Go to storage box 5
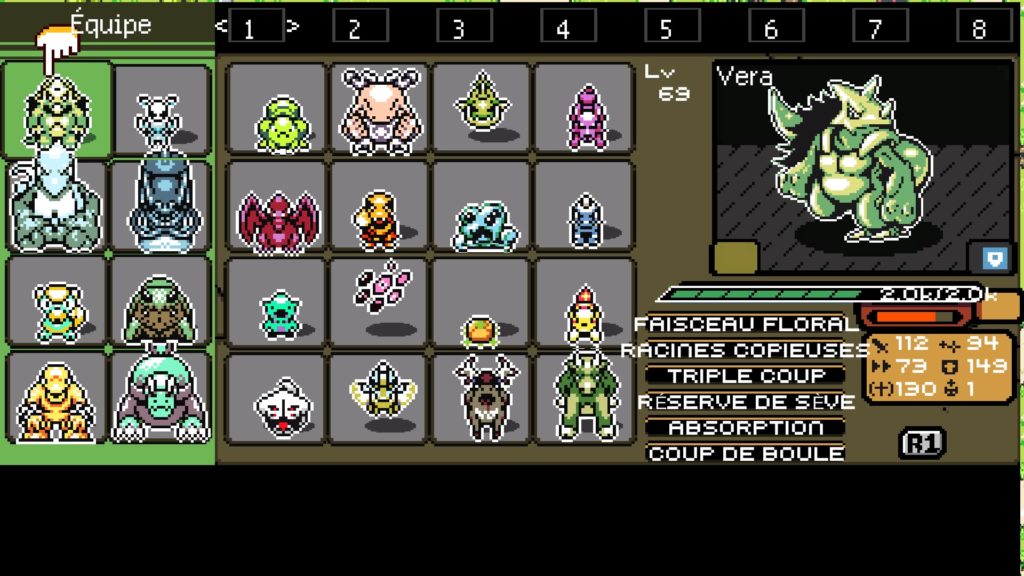The width and height of the screenshot is (1024, 576). click(x=666, y=27)
